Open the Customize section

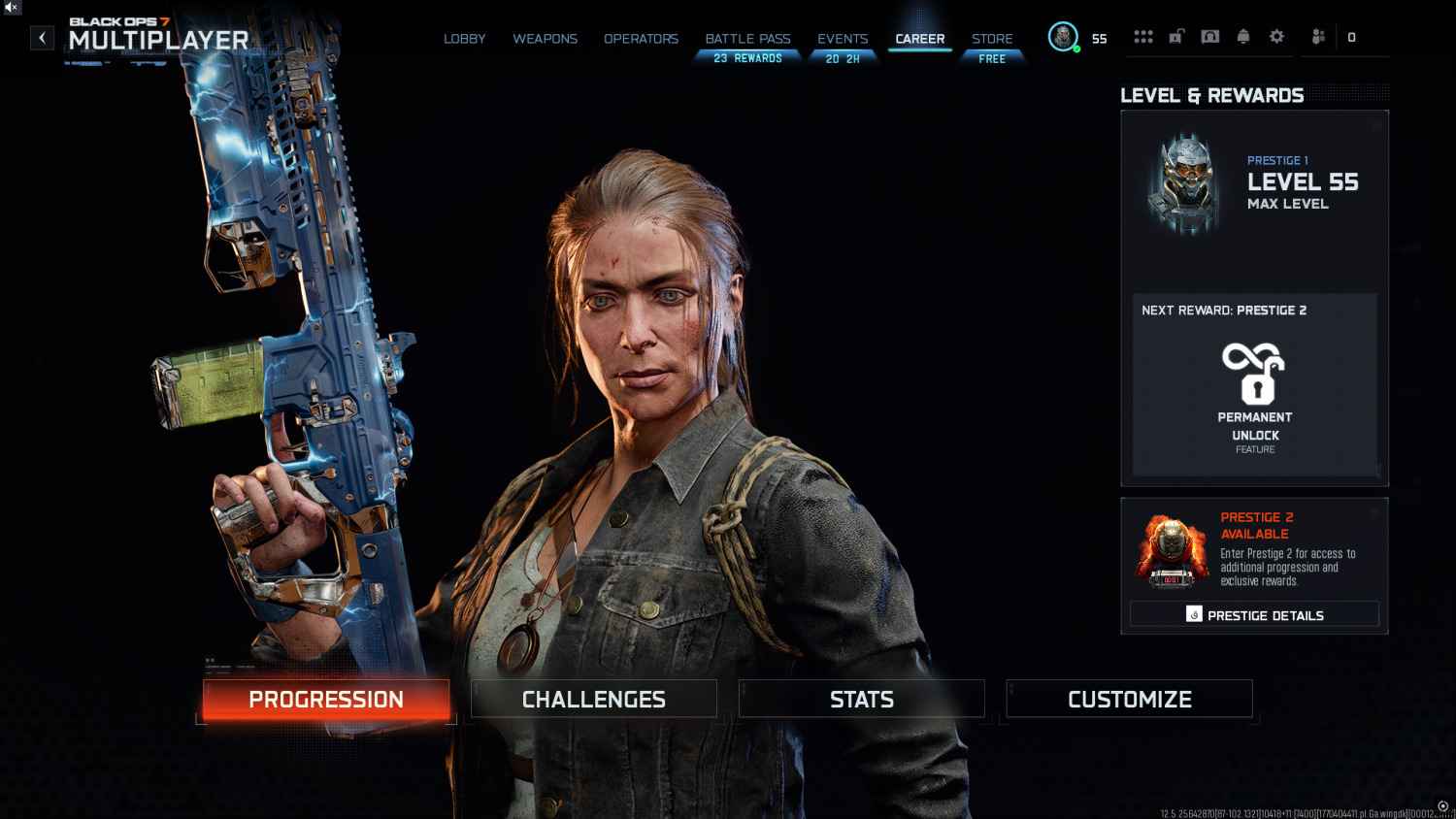1129,699
